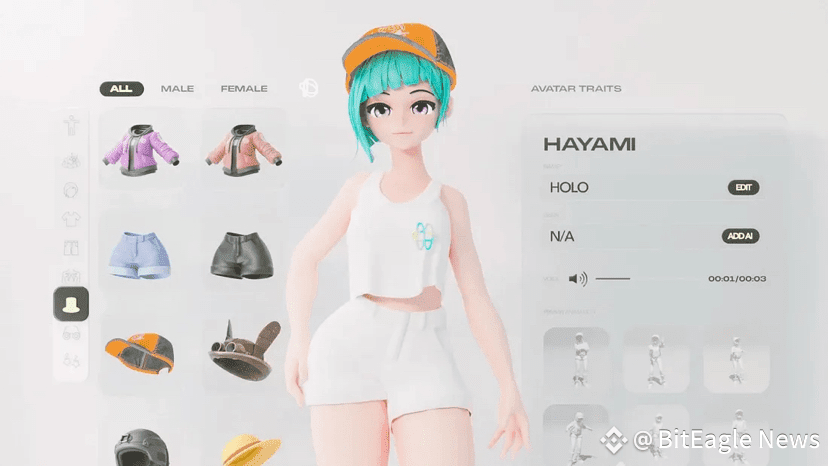Viewport: 828px width, 466px height.
Task: Toggle the voice speaker icon
Action: 578,279
